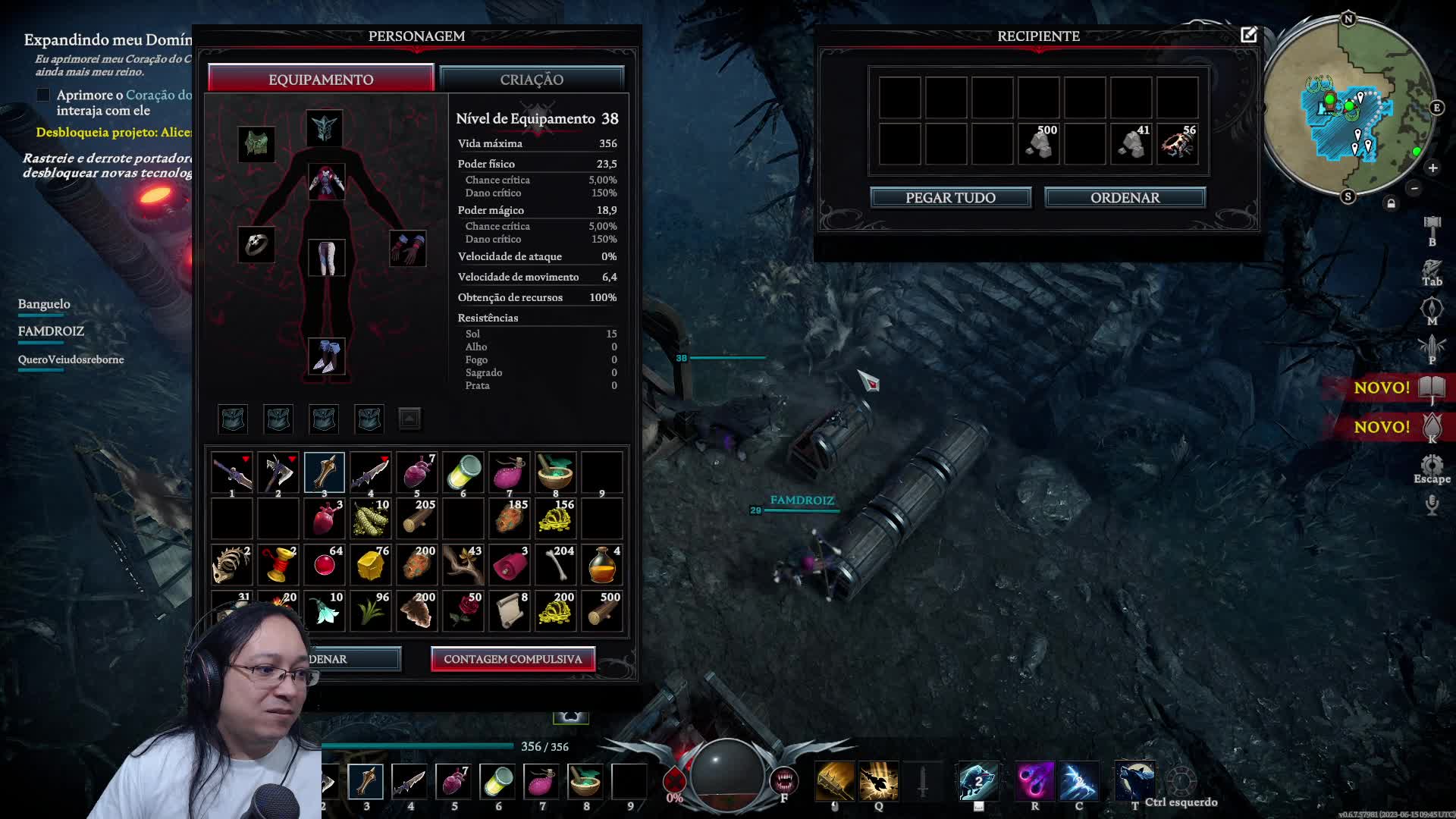Screen dimensions: 1456x819
Task: Choose the 205 wood log stack
Action: click(417, 519)
